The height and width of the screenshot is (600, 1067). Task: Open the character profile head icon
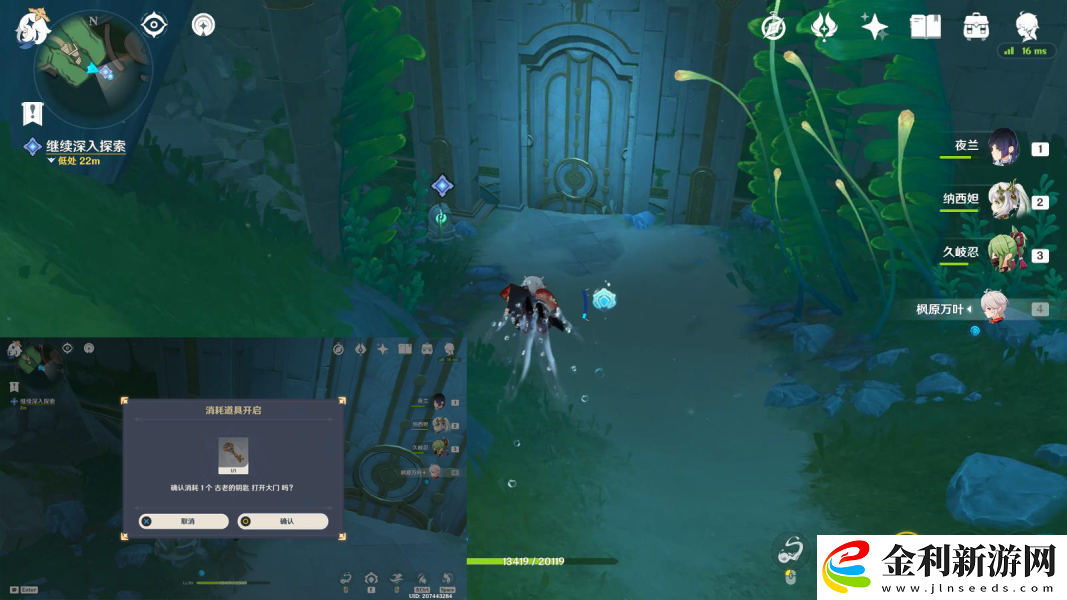pyautogui.click(x=1026, y=25)
